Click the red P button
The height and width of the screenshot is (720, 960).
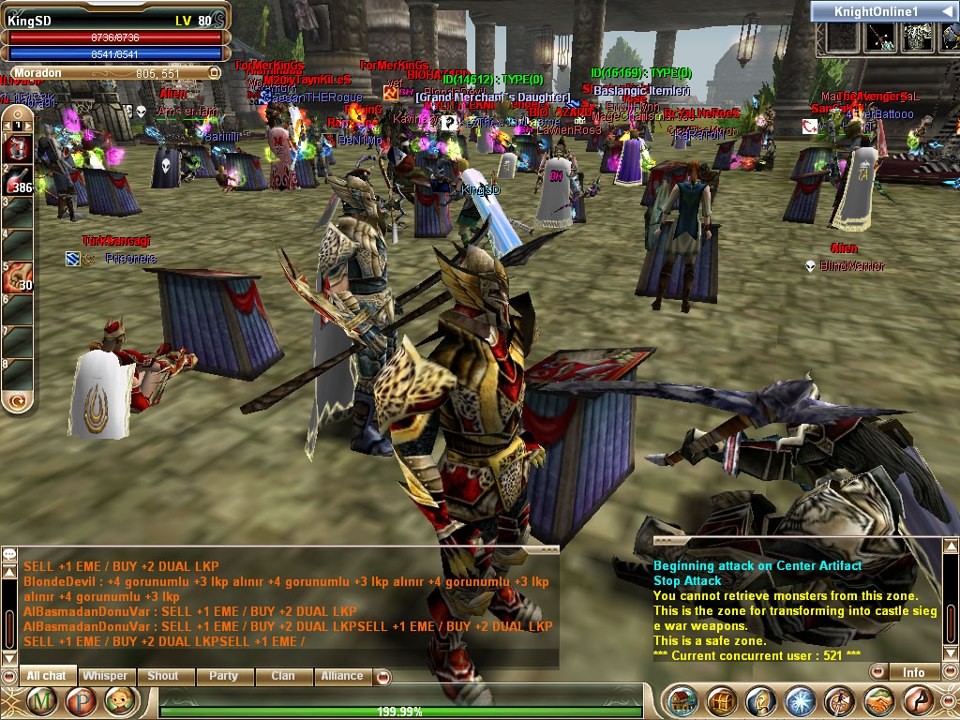pos(82,701)
